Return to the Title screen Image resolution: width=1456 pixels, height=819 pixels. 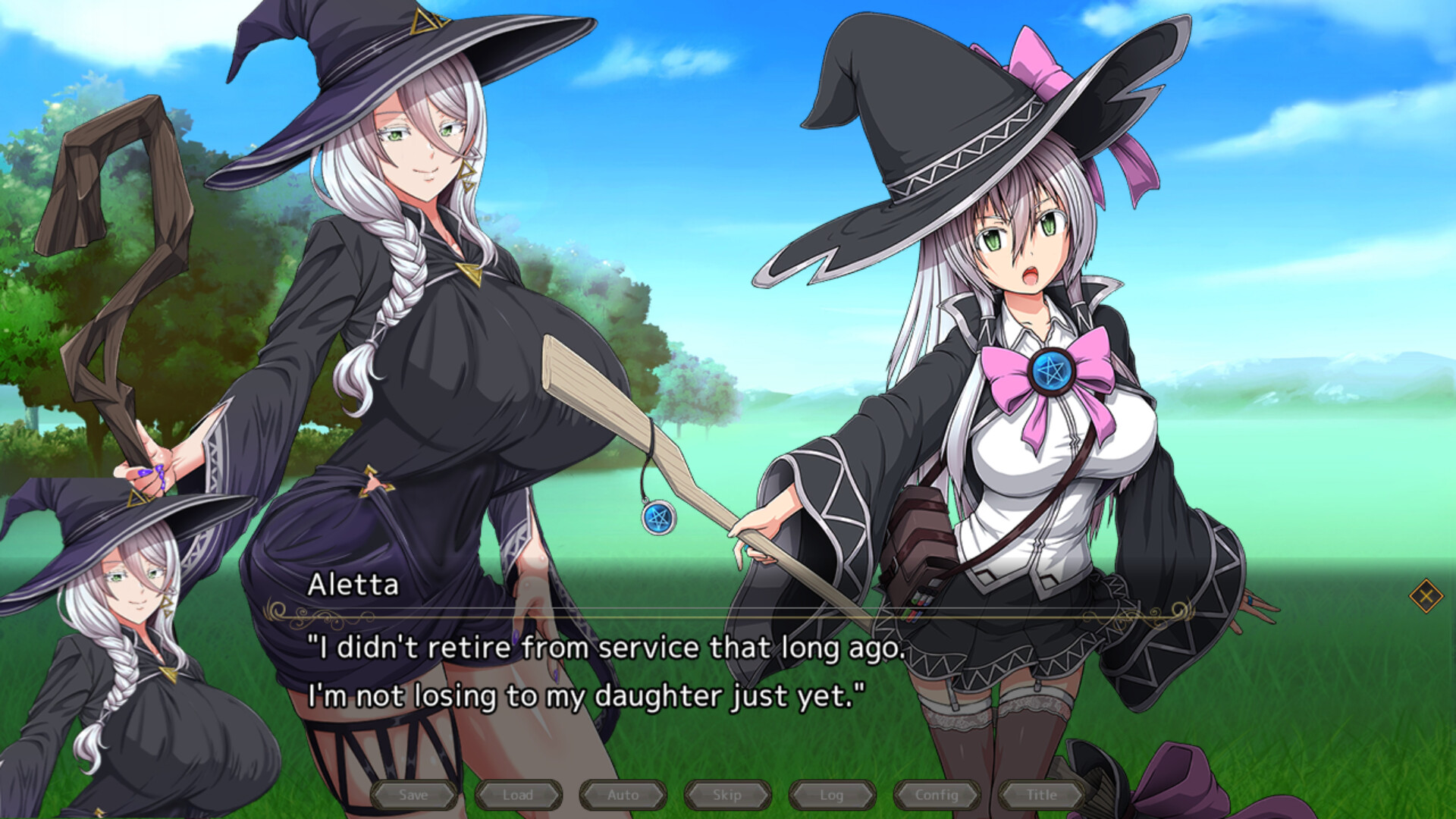[x=1040, y=795]
